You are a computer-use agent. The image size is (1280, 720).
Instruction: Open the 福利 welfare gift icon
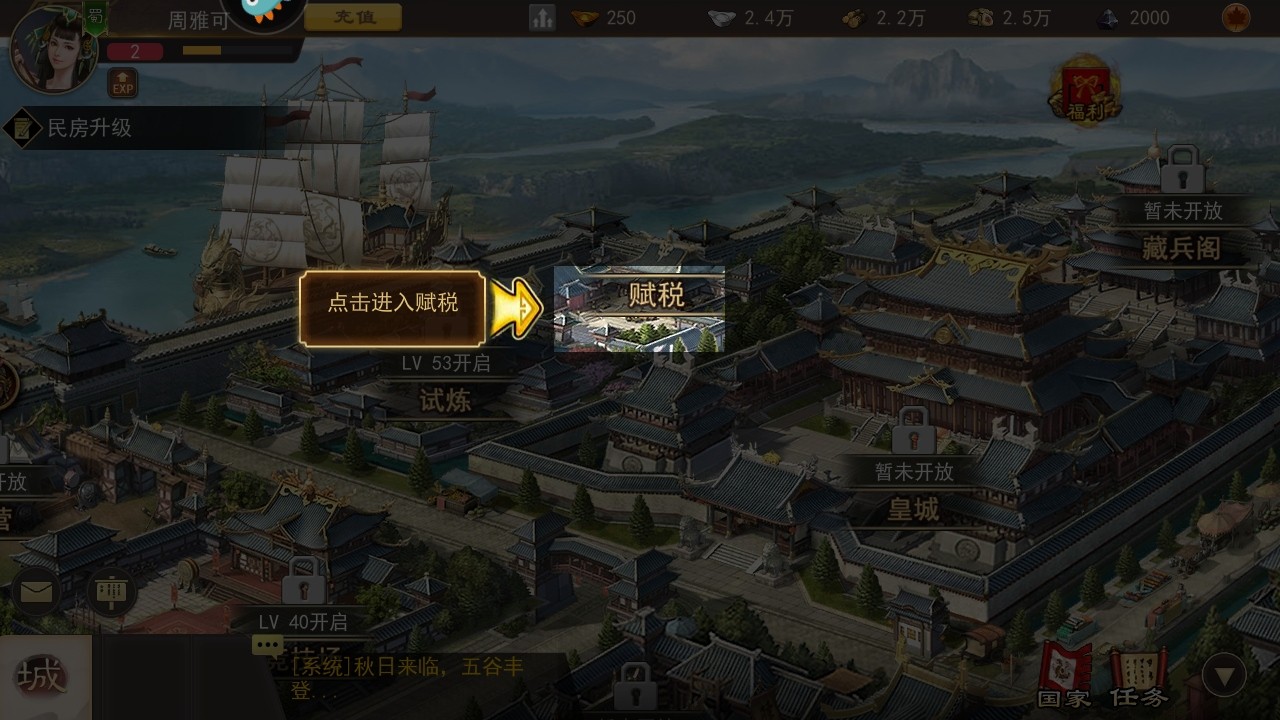click(x=1084, y=91)
